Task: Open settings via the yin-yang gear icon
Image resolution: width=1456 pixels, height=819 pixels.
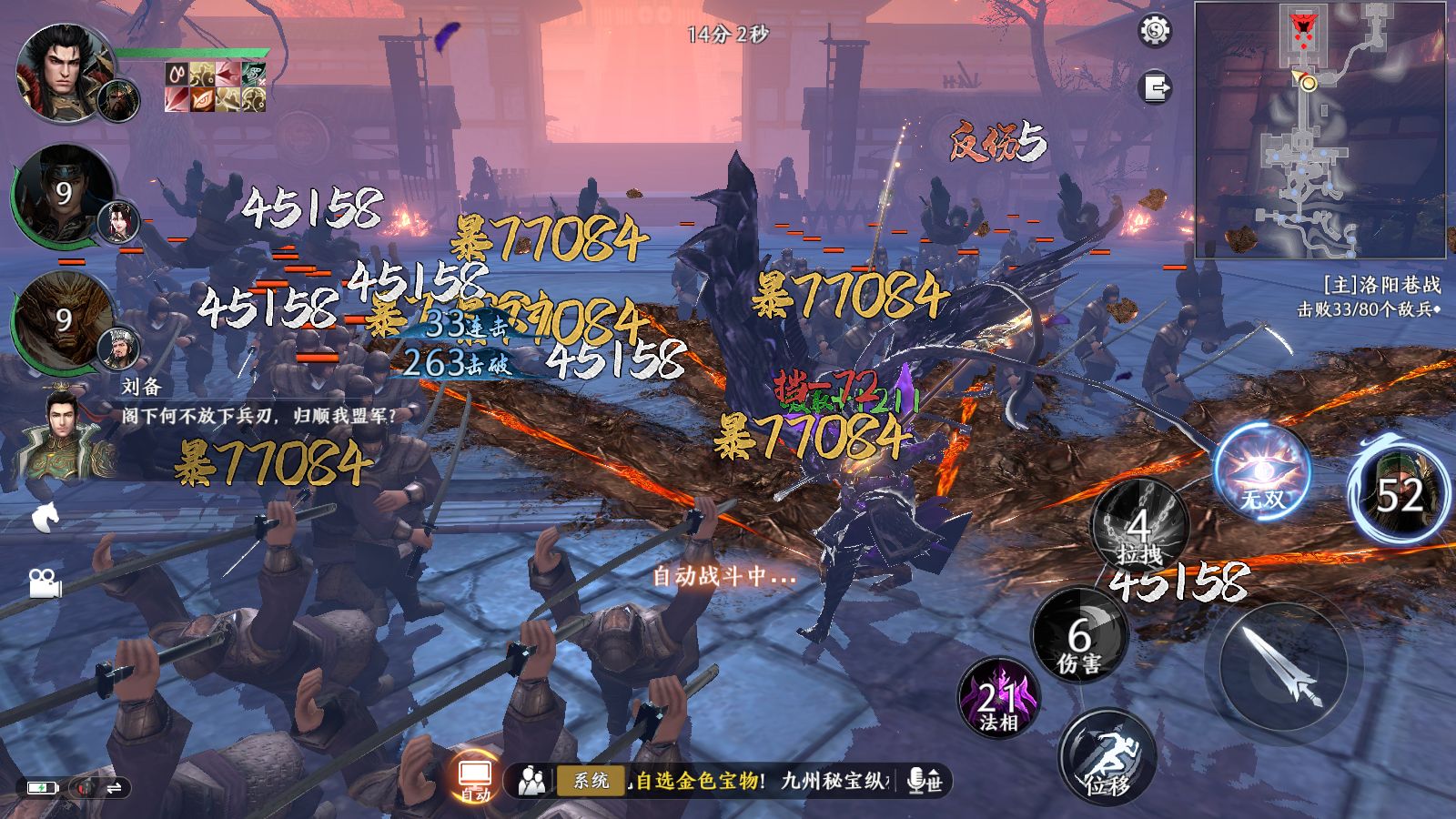Action: click(x=1156, y=32)
